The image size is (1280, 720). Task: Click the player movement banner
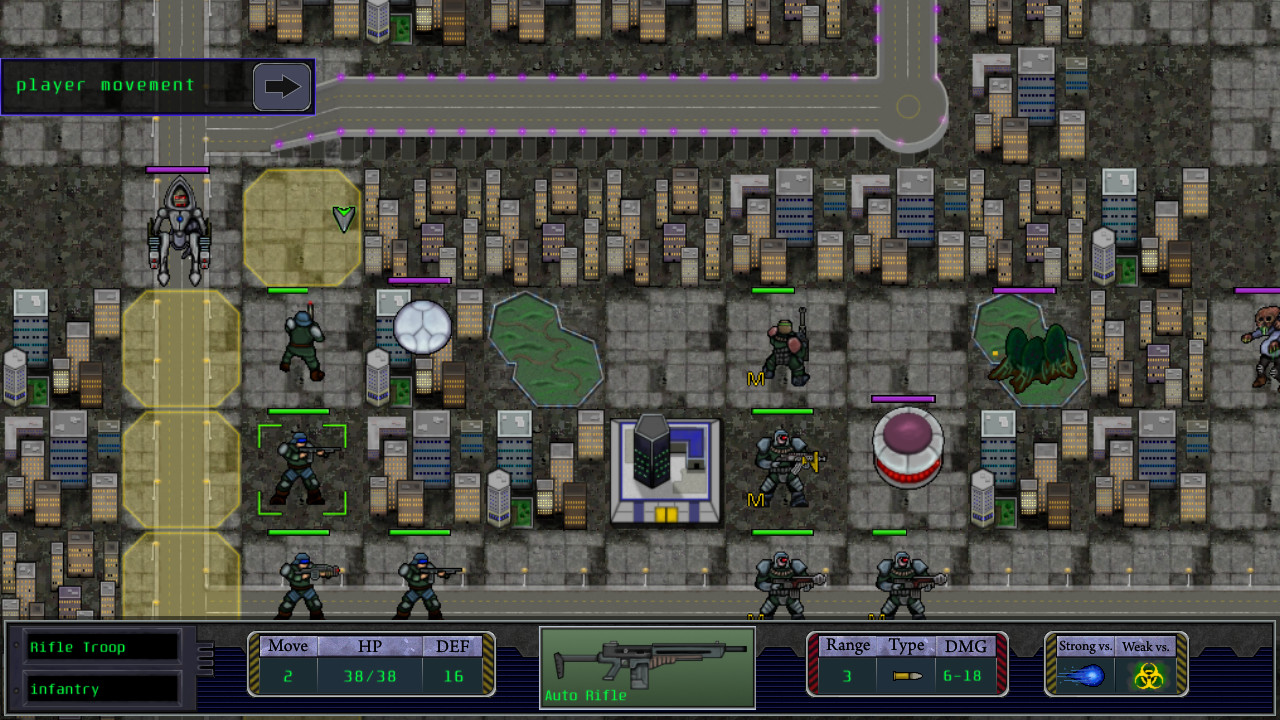coord(155,85)
